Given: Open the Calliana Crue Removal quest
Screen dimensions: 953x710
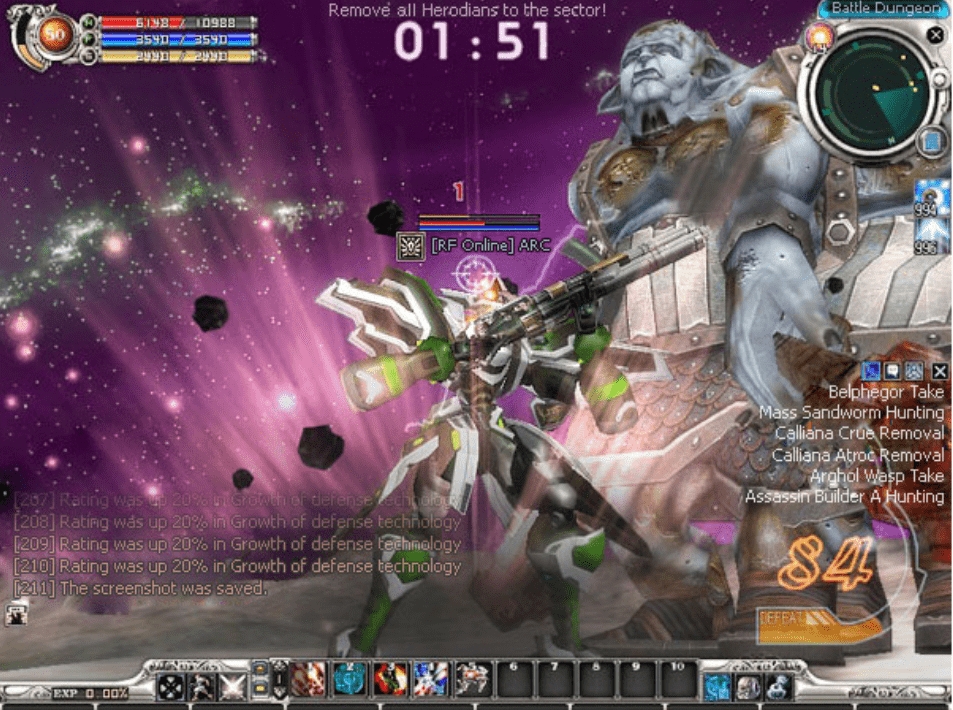Looking at the screenshot, I should (x=859, y=434).
